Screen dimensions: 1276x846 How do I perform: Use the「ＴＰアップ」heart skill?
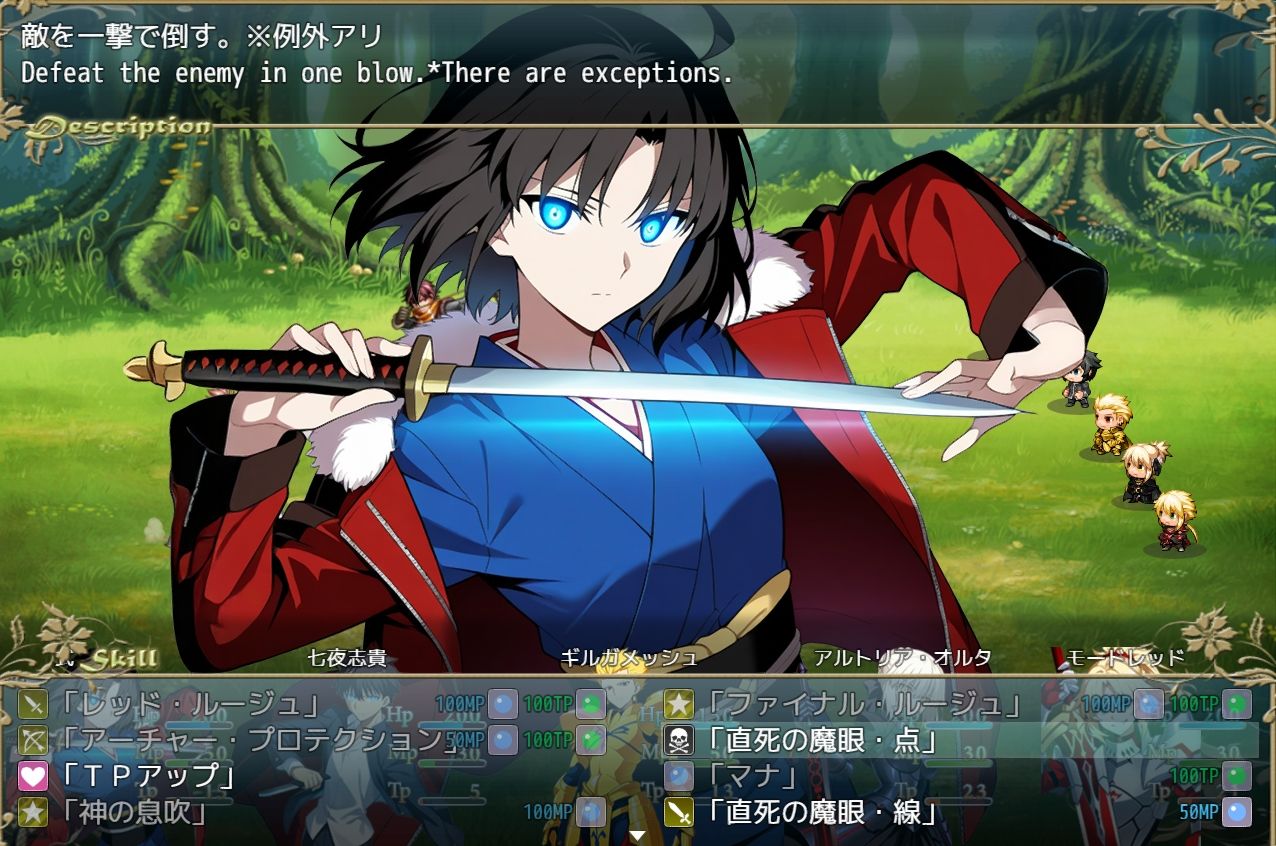click(x=150, y=776)
